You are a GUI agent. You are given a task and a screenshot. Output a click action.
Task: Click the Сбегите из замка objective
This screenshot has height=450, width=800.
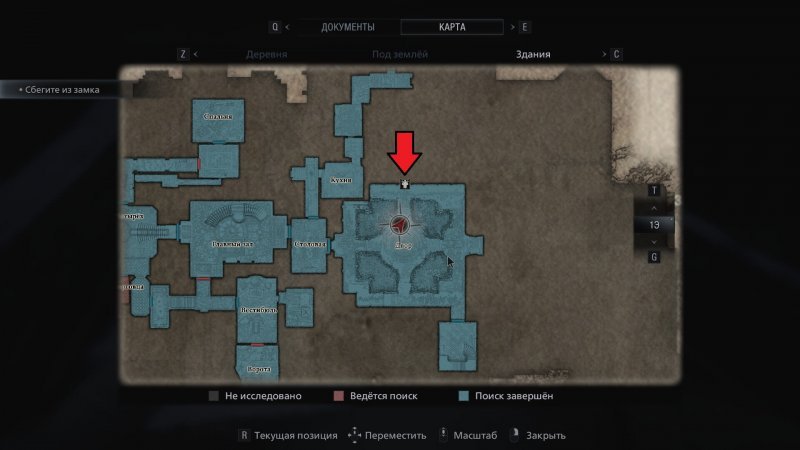coord(61,90)
